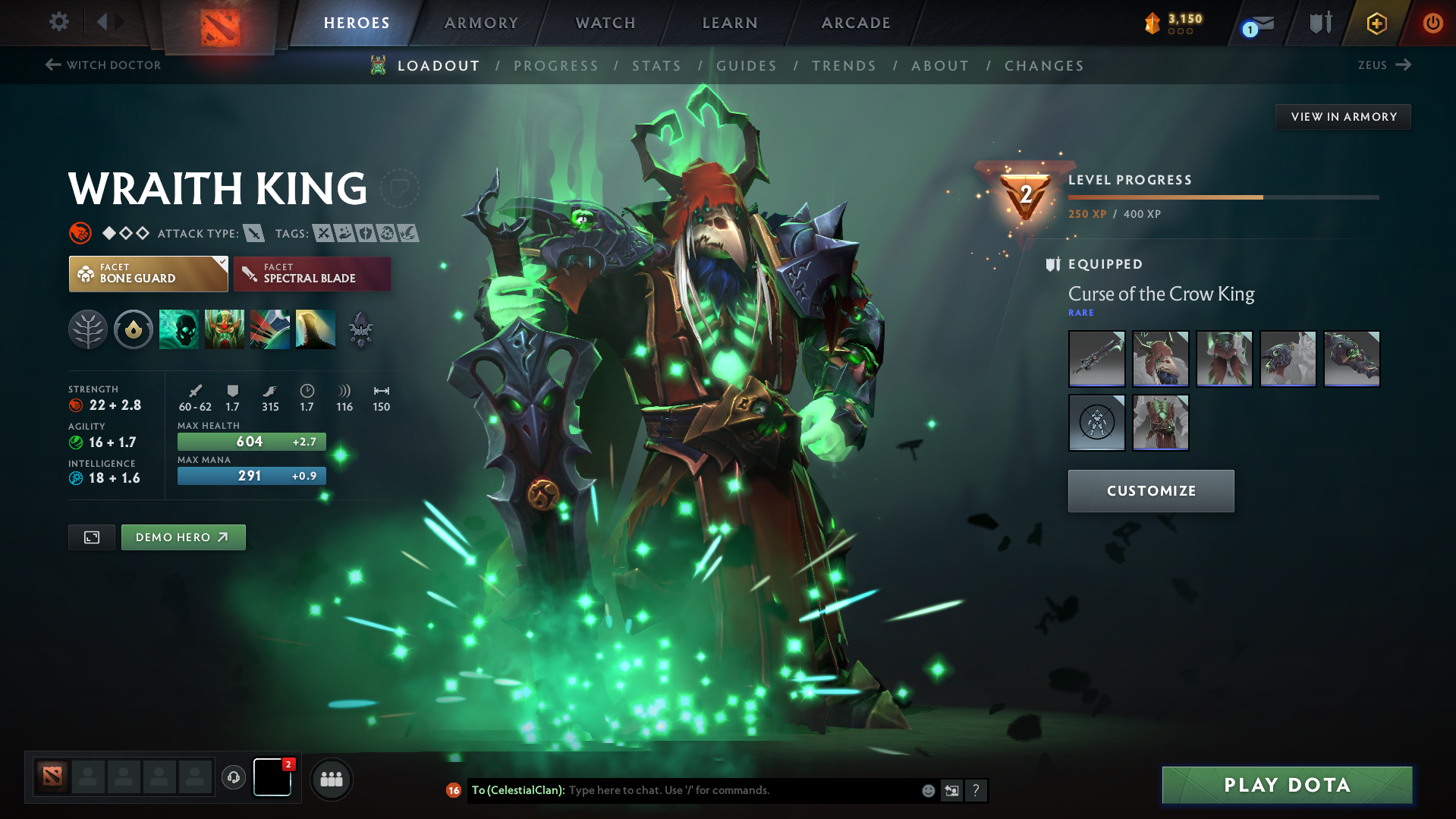Viewport: 1456px width, 819px height.
Task: View Wraith King's innate ability icon
Action: point(133,329)
